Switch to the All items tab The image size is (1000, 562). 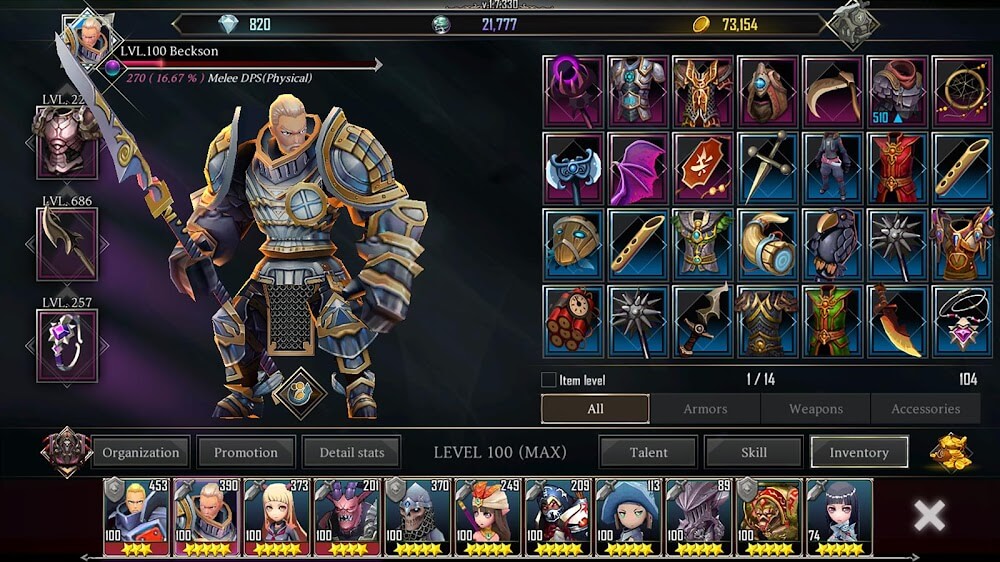point(595,409)
